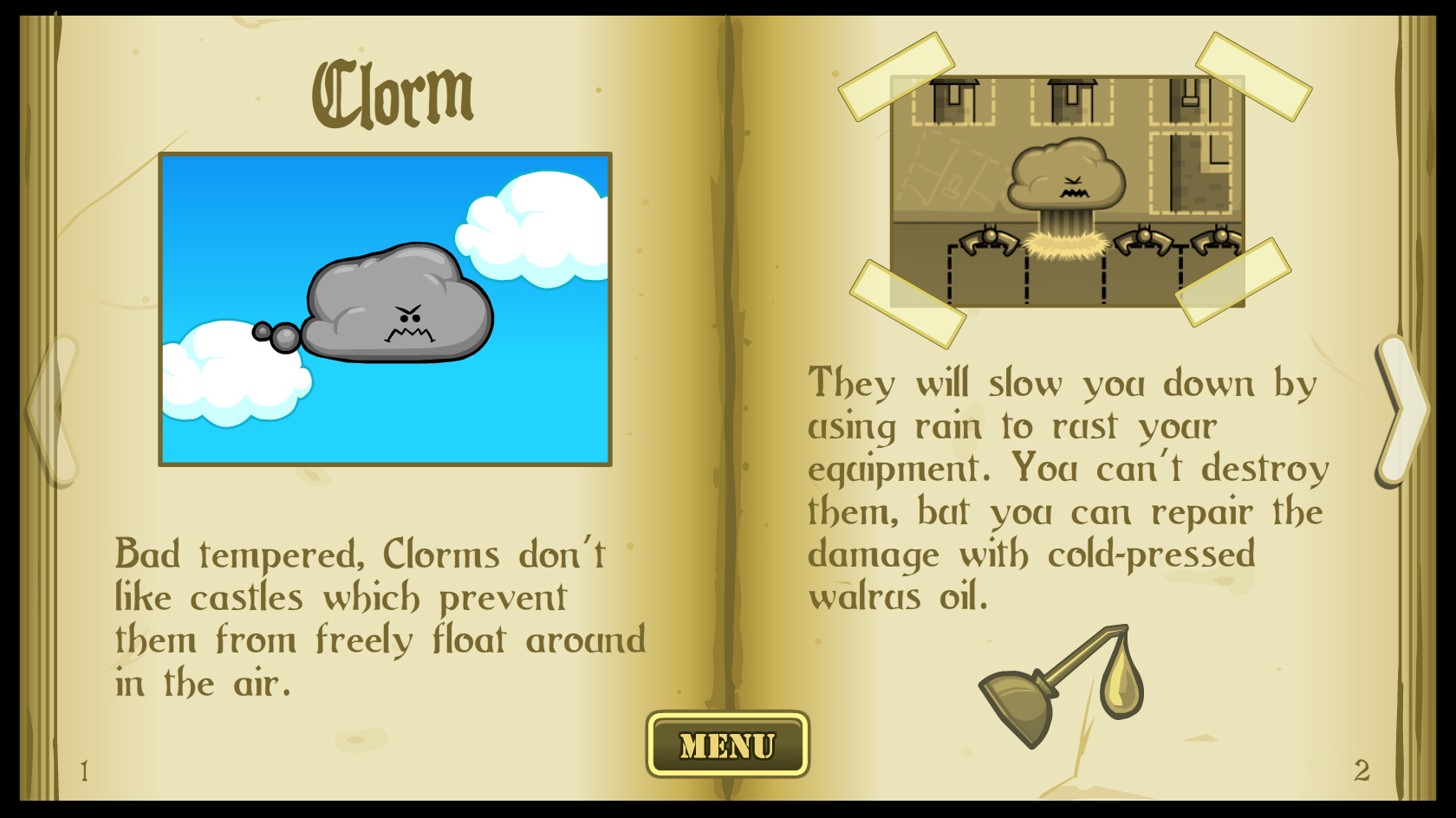Switch to page 2 via its page number

click(1361, 769)
